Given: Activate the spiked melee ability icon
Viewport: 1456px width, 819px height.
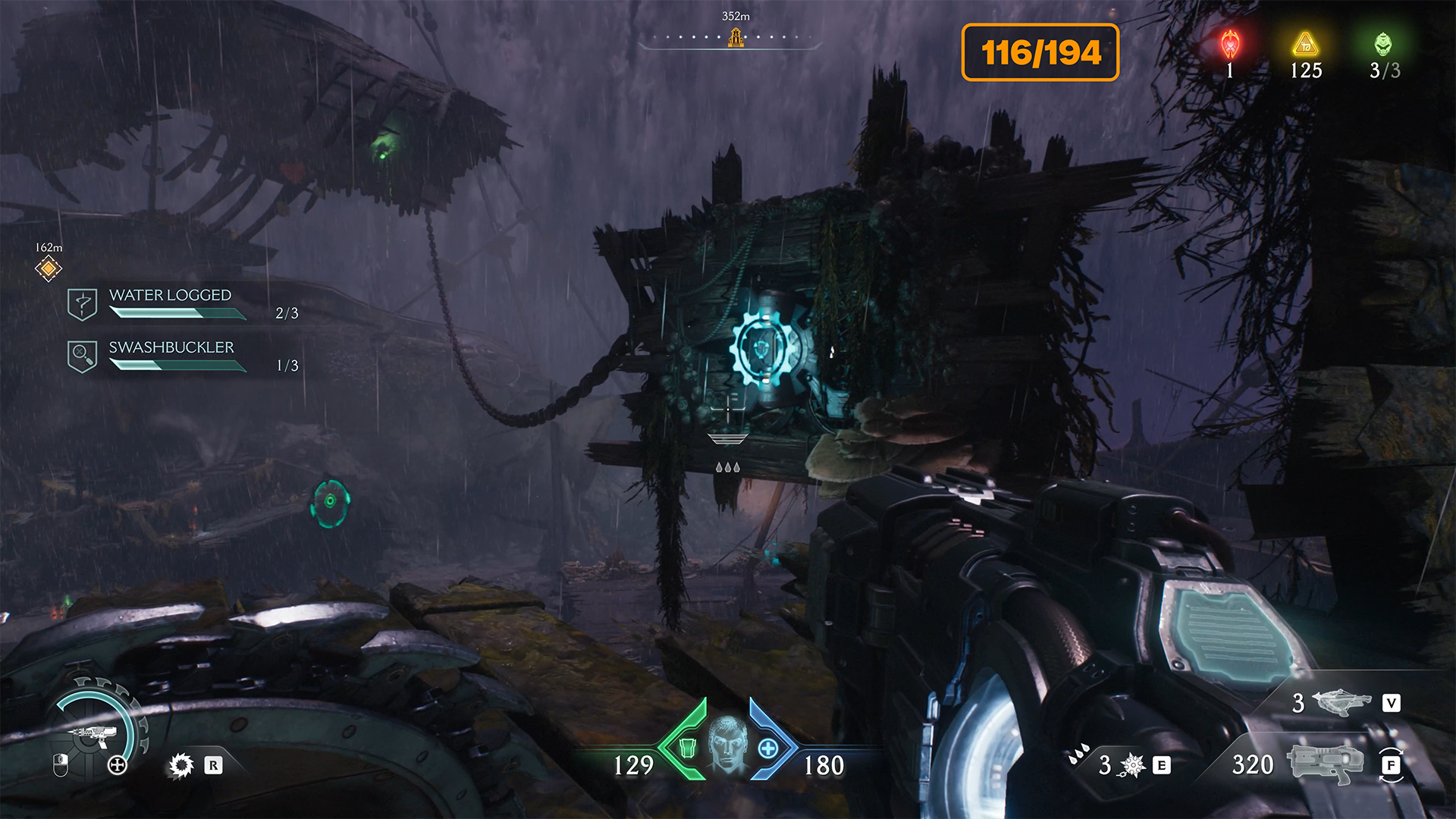Looking at the screenshot, I should tap(1132, 765).
